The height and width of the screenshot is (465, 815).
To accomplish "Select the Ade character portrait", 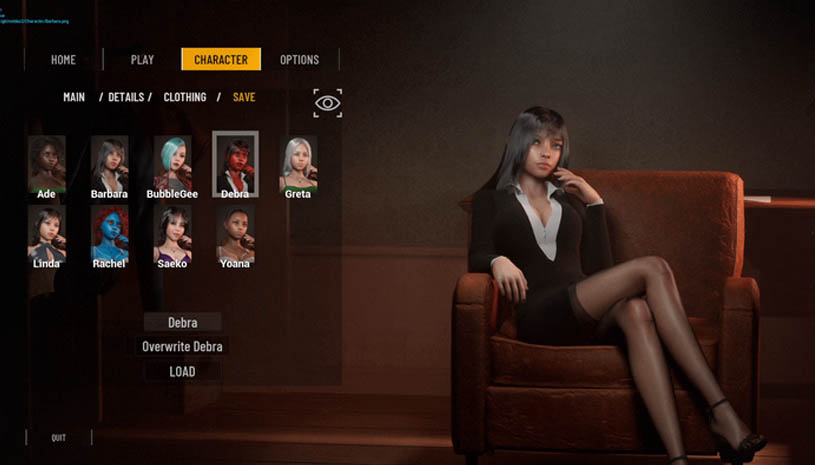I will [x=46, y=163].
